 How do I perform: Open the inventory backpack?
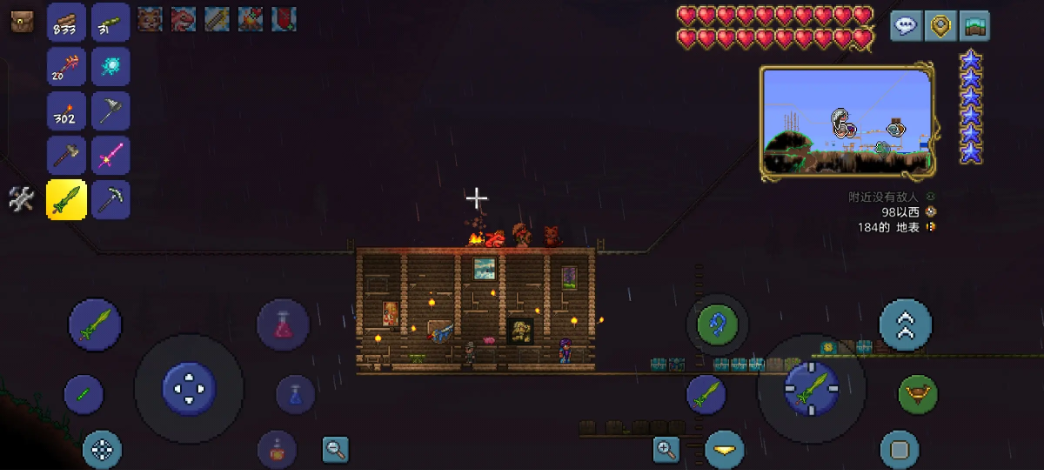(22, 21)
